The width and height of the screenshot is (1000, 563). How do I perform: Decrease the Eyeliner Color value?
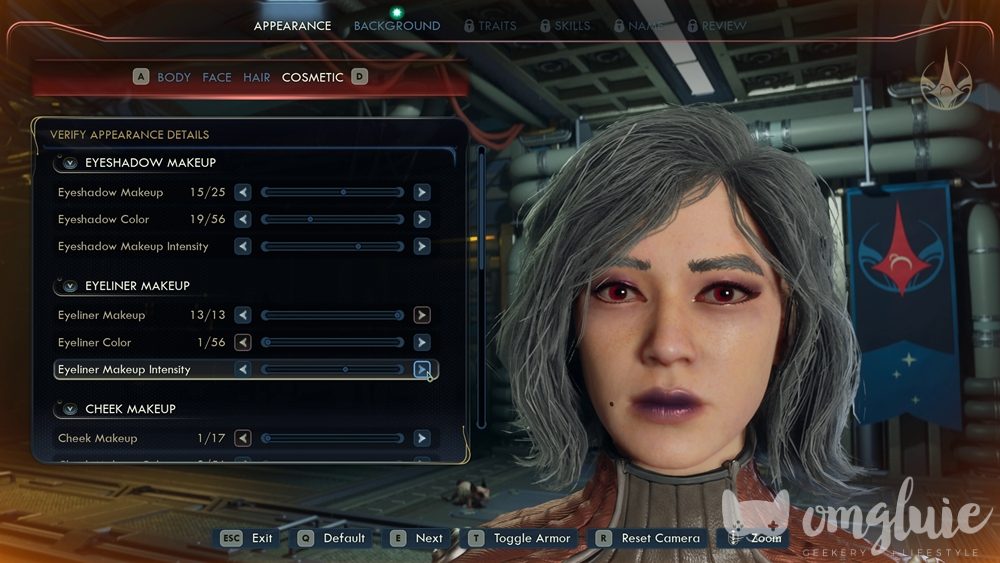pyautogui.click(x=243, y=342)
